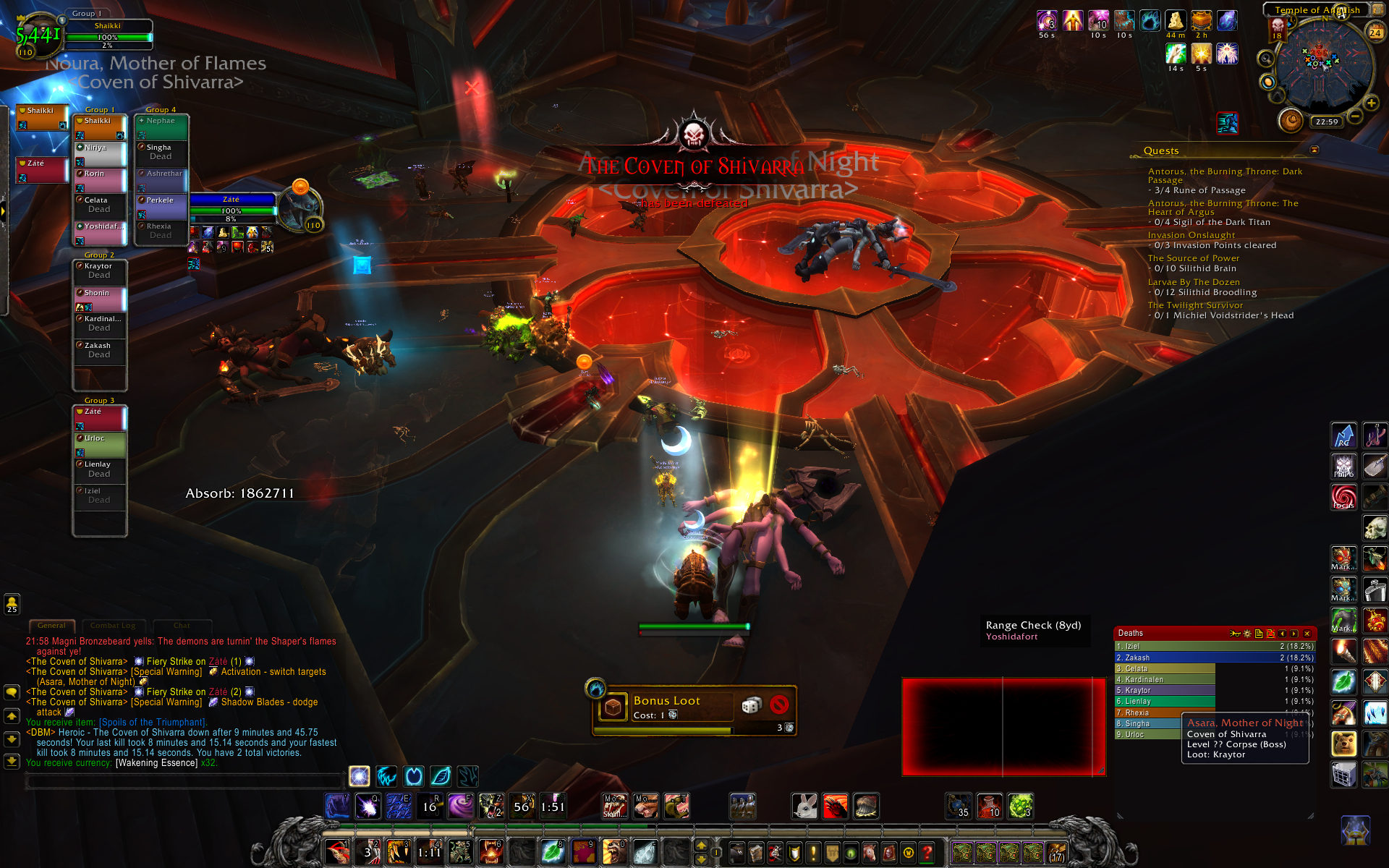Screen dimensions: 1389x868
Task: Click the raid difficulty skull banner
Action: (1277, 29)
